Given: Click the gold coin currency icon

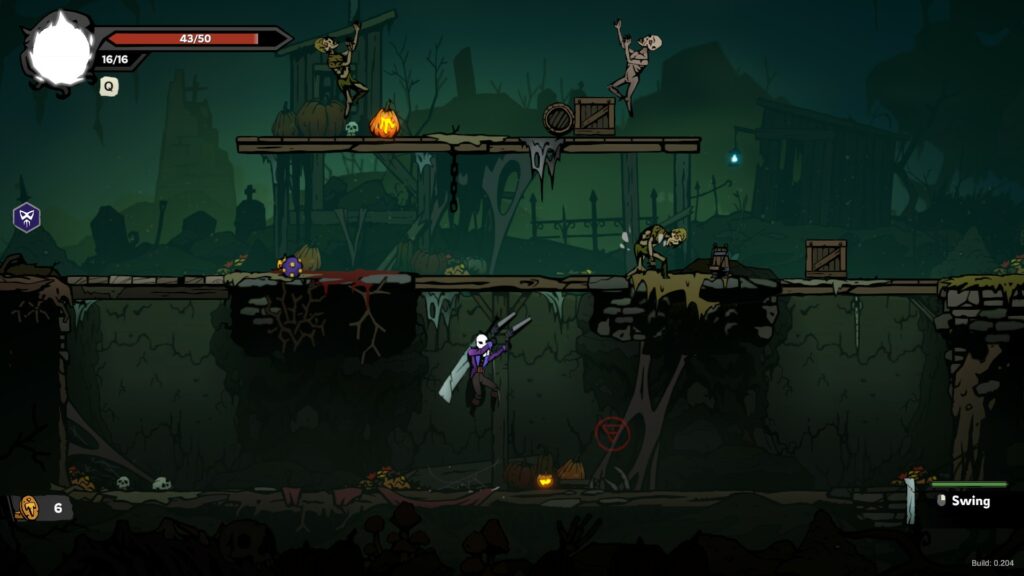Looking at the screenshot, I should coord(29,507).
